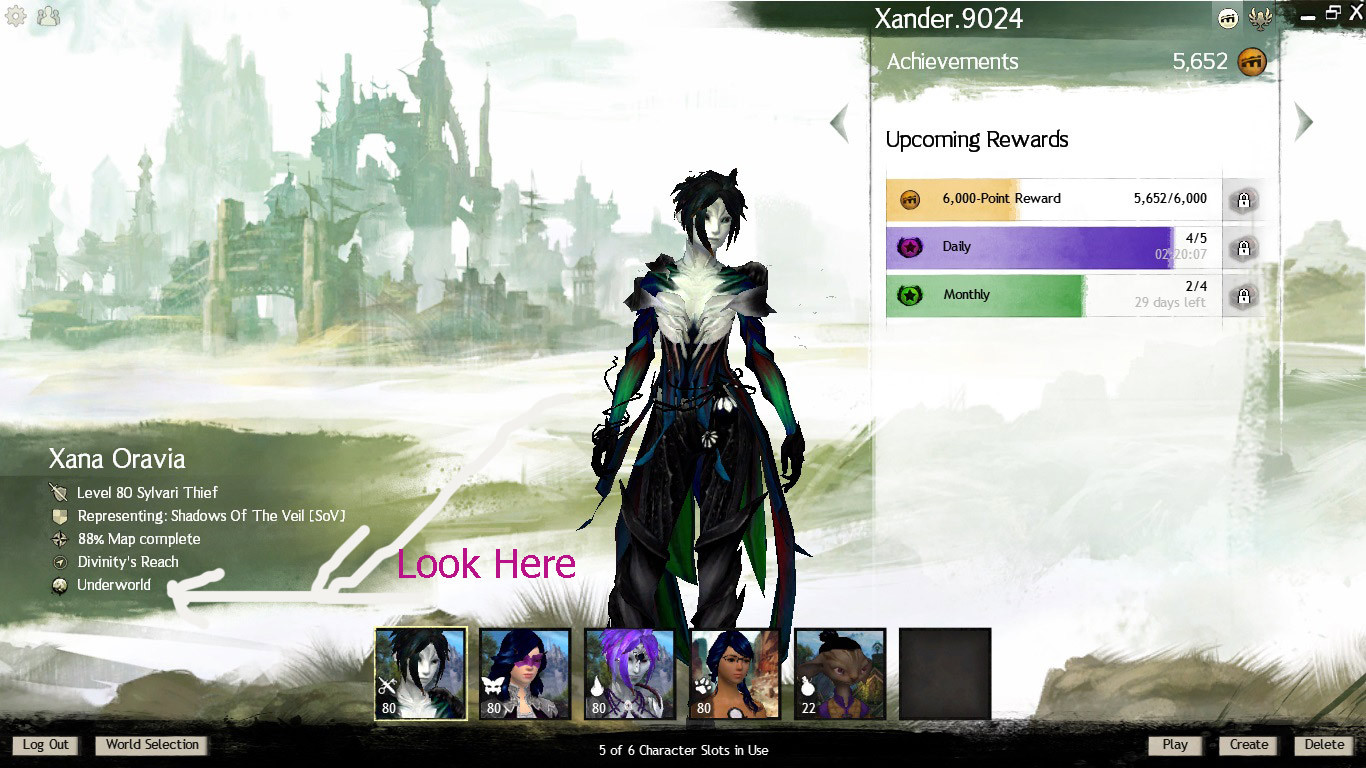This screenshot has height=768, width=1366.
Task: Click the empty character slot
Action: pyautogui.click(x=945, y=674)
